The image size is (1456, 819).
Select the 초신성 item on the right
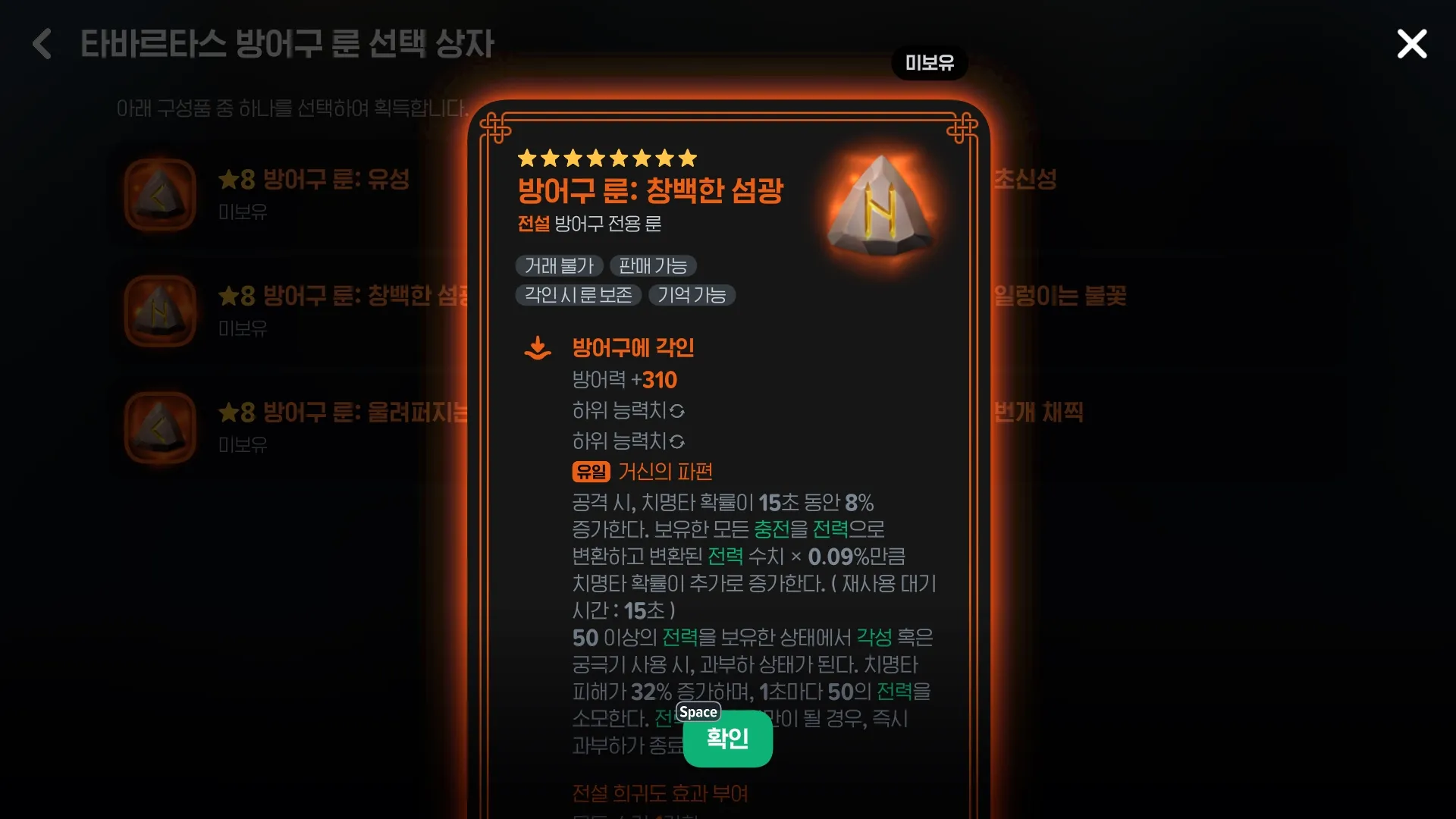[1026, 180]
